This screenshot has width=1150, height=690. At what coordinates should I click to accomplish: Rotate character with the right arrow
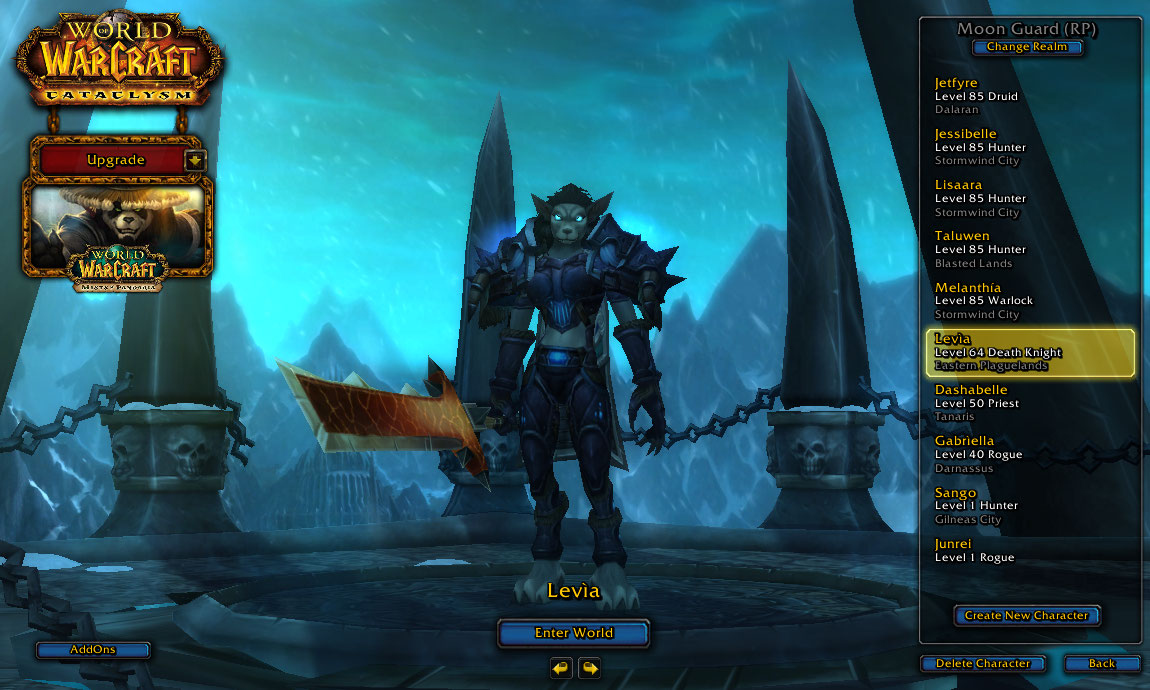[589, 667]
